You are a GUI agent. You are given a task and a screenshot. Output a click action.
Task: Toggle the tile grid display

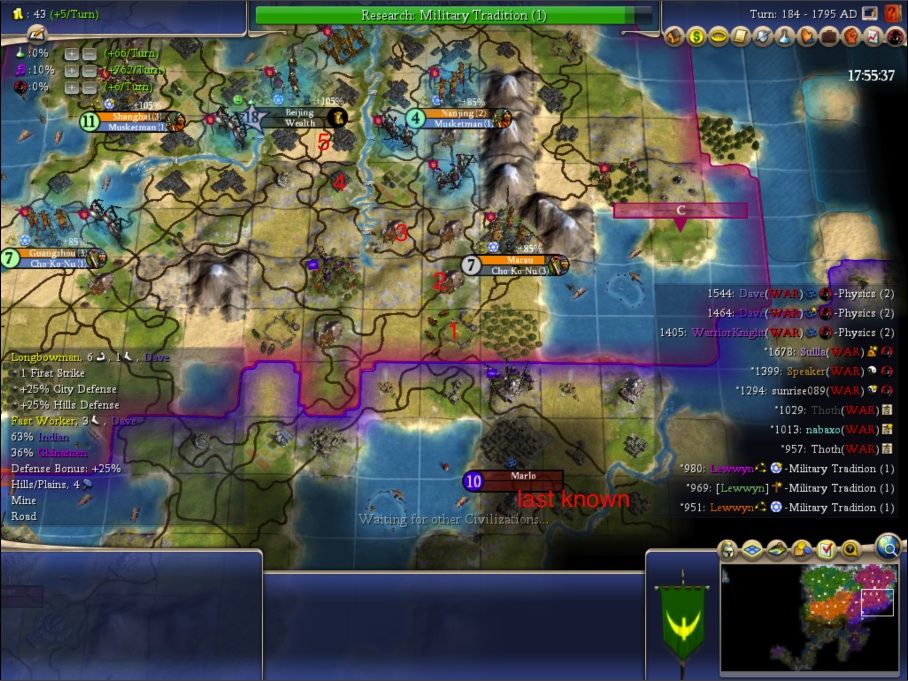click(x=752, y=549)
